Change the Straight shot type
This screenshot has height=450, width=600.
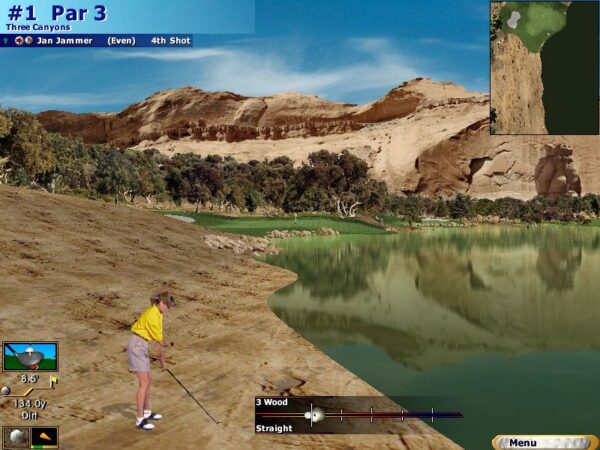(x=274, y=428)
